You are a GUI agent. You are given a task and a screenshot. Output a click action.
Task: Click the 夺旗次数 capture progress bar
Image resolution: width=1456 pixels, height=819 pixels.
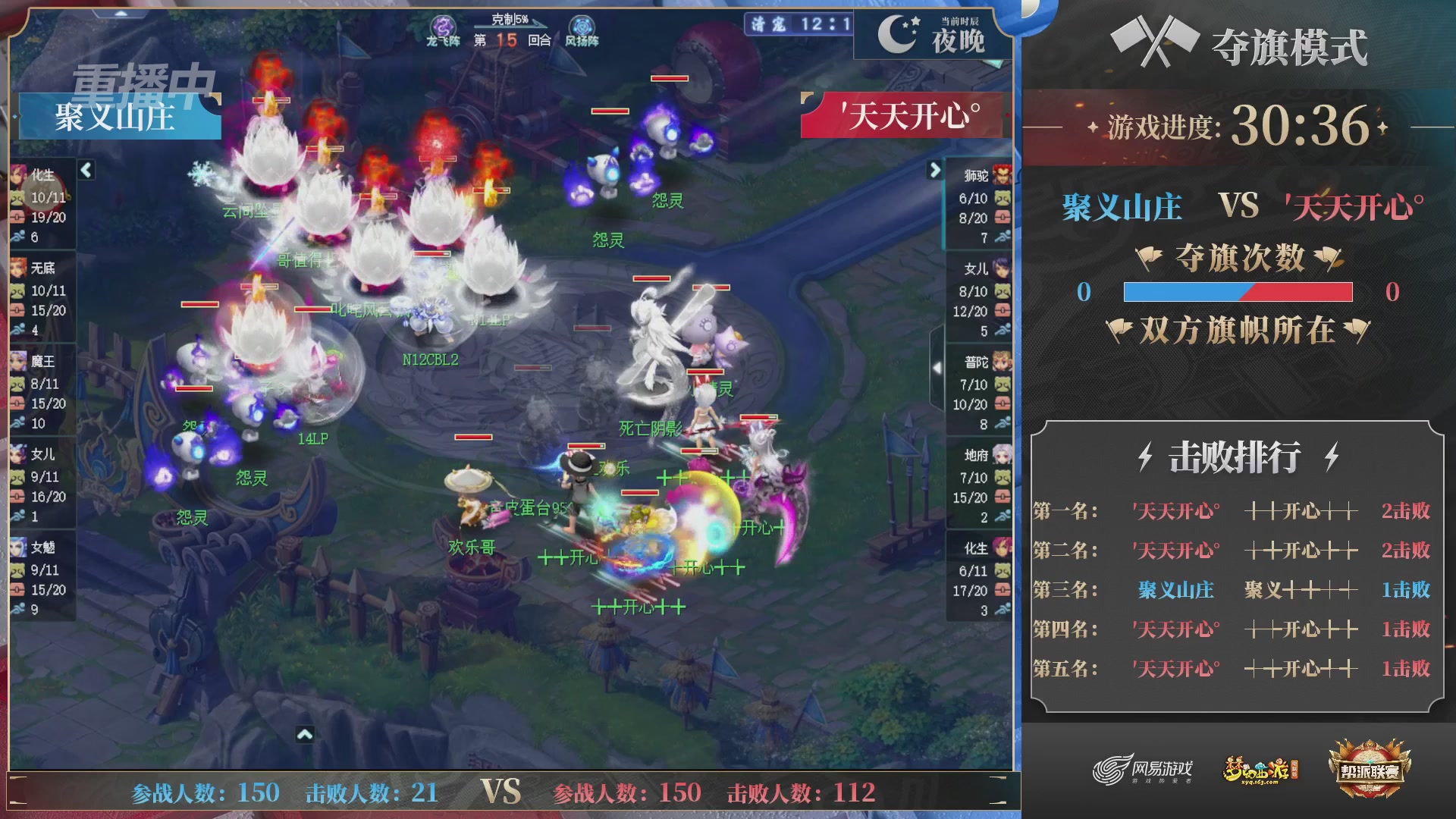[1236, 293]
